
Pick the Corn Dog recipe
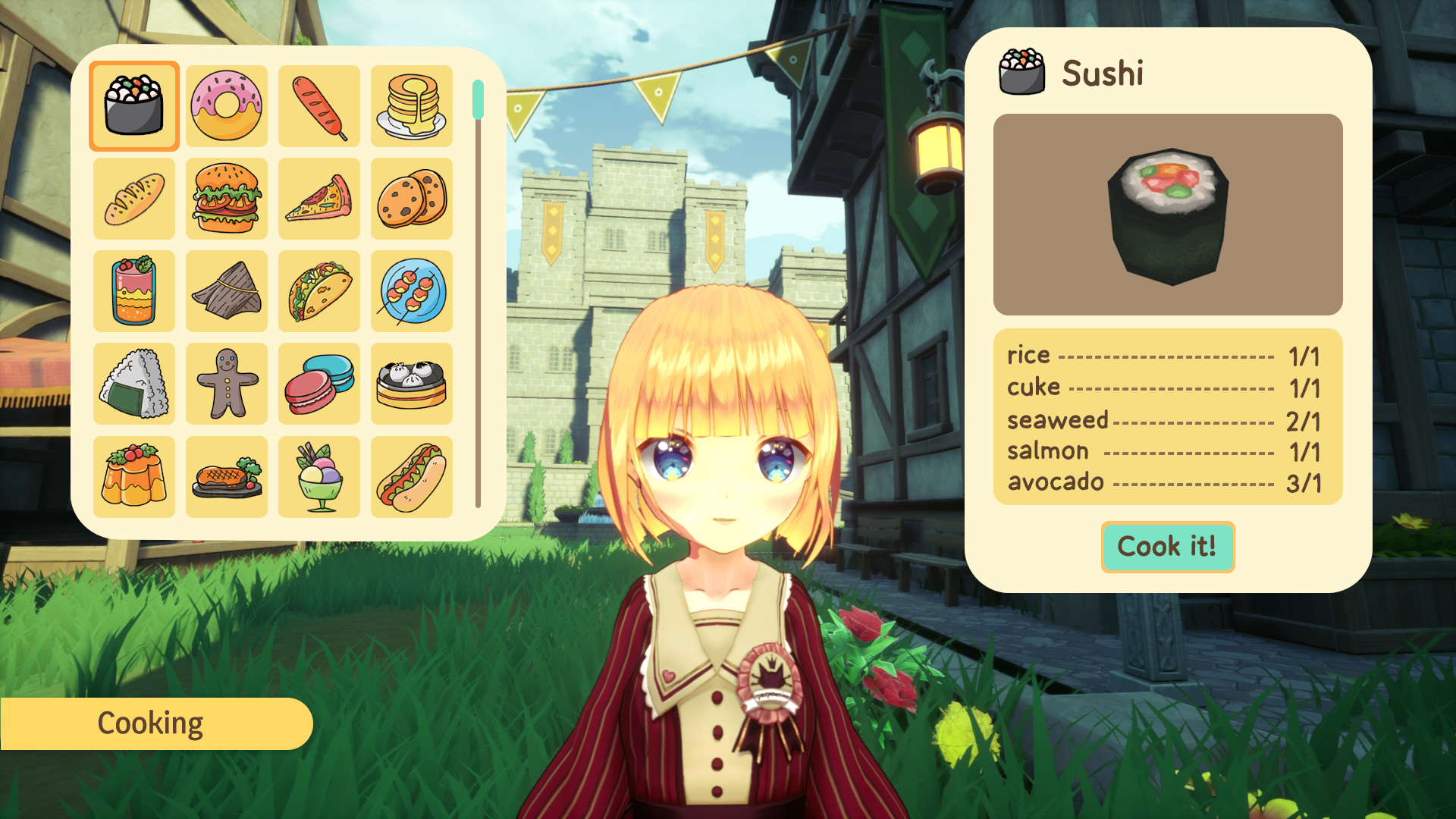[318, 105]
